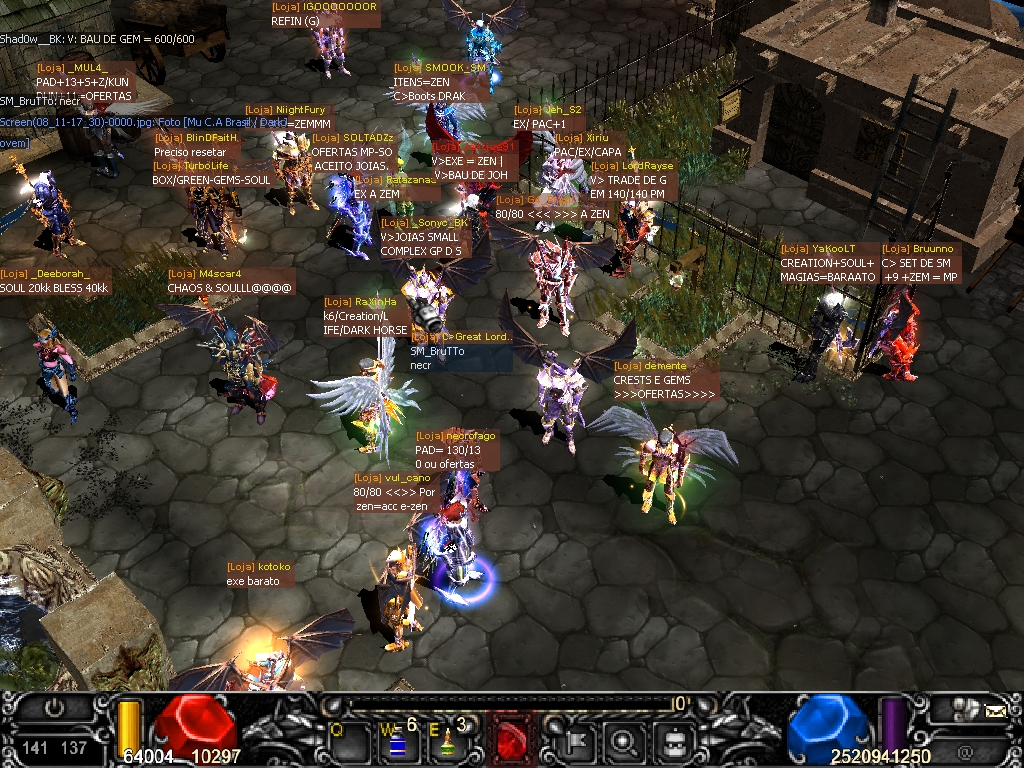Open demente's shop sign 'CRESTS E GEMS'

(665, 380)
